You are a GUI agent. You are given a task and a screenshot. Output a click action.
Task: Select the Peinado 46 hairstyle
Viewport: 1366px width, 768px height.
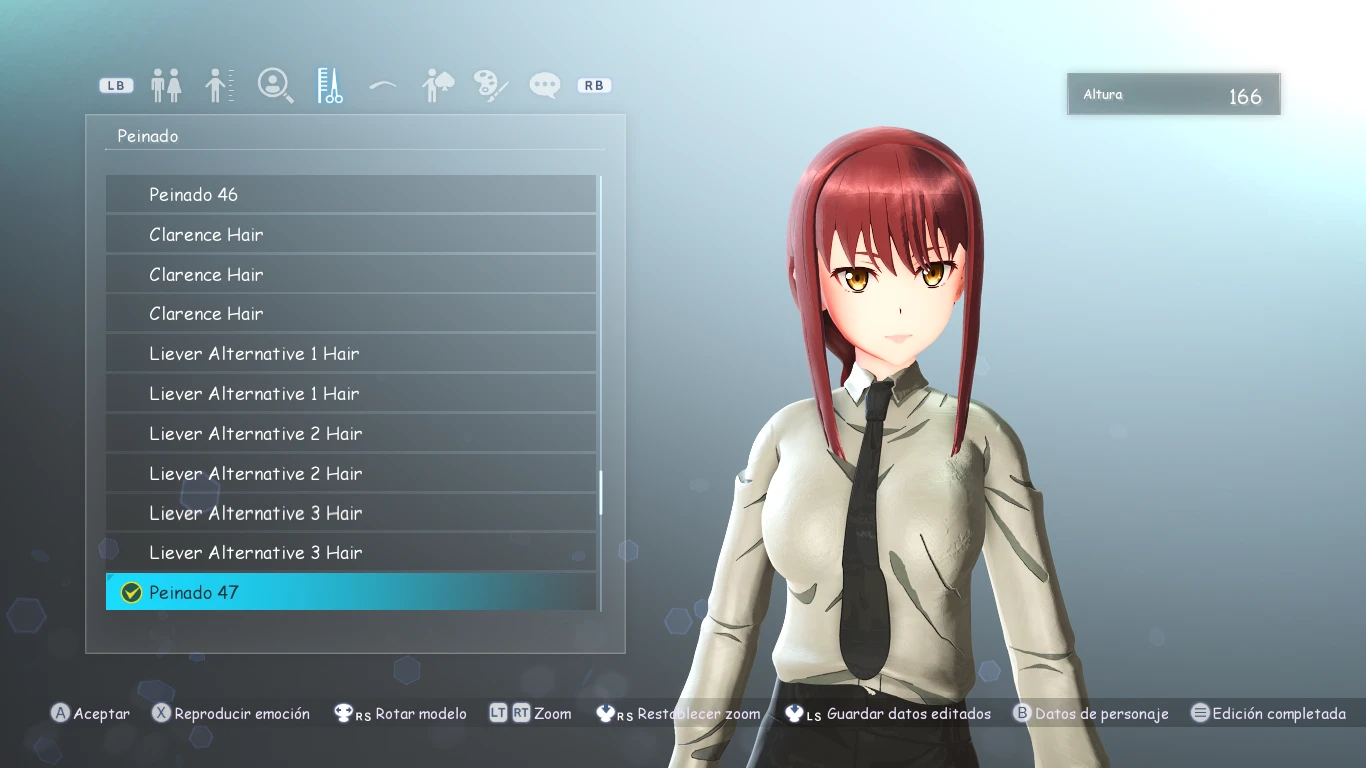(x=350, y=194)
